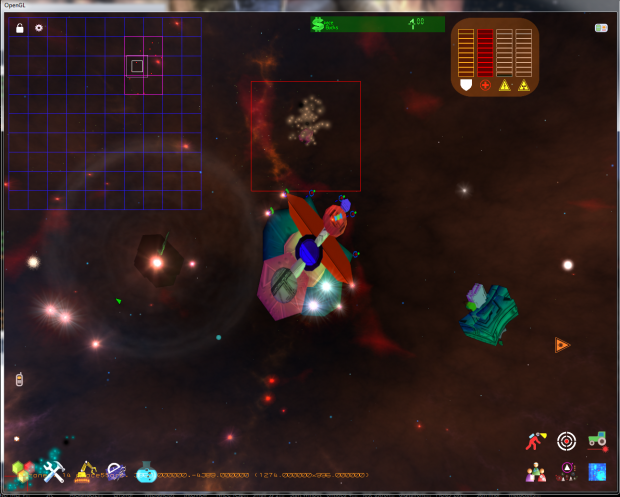Image resolution: width=620 pixels, height=497 pixels.
Task: Select the purple ship formation icon
Action: (x=567, y=471)
